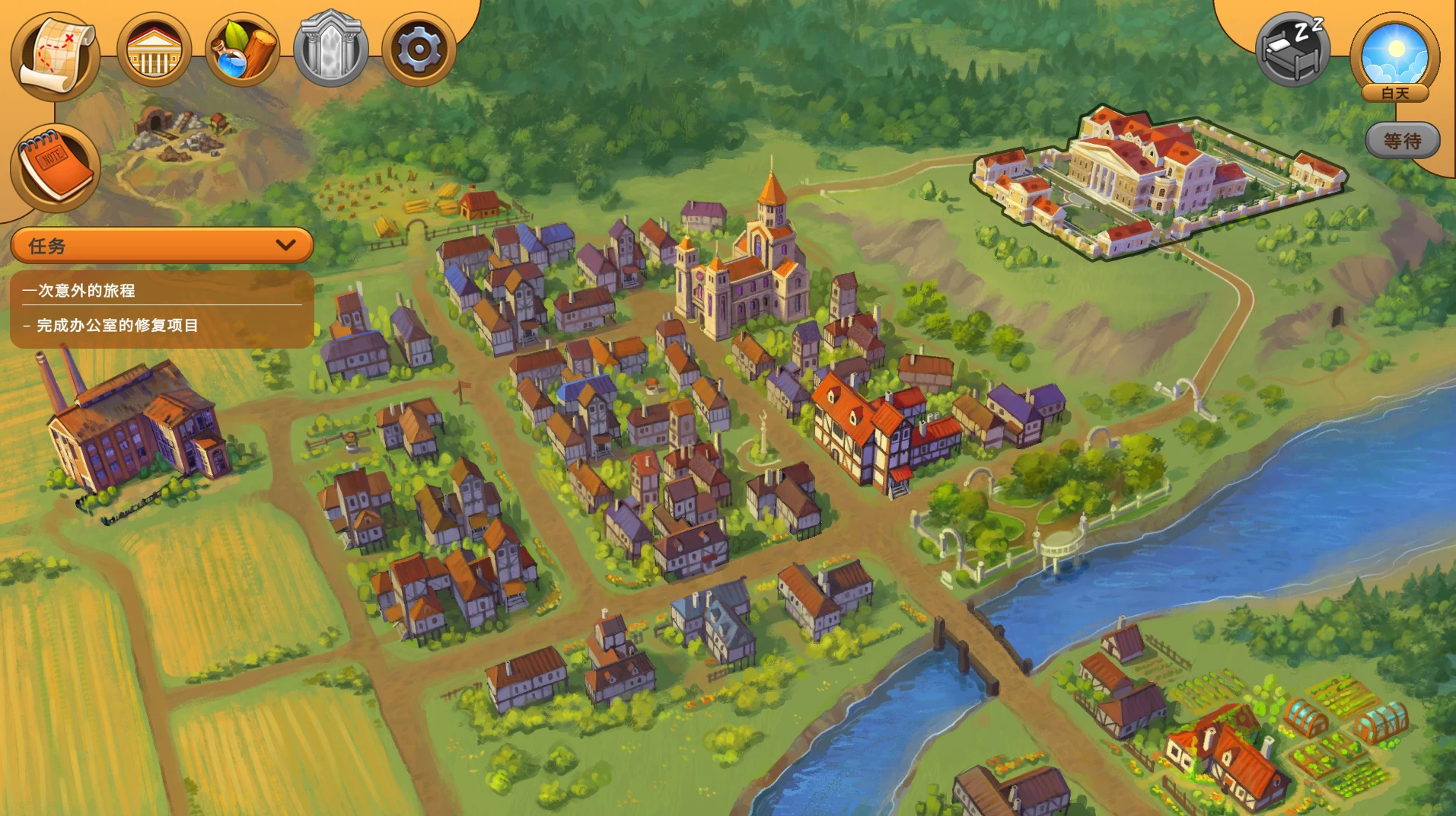1456x816 pixels.
Task: Select the stone gate icon
Action: (330, 49)
